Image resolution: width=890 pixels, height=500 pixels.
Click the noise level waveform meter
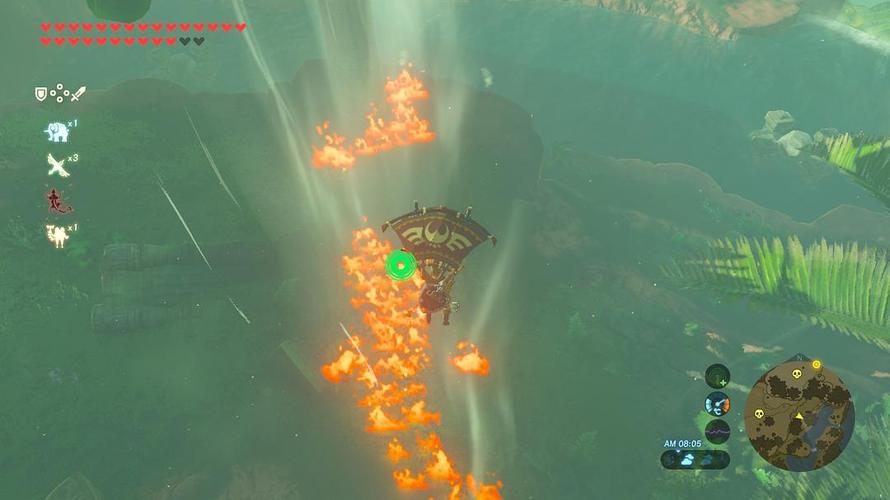click(x=717, y=431)
